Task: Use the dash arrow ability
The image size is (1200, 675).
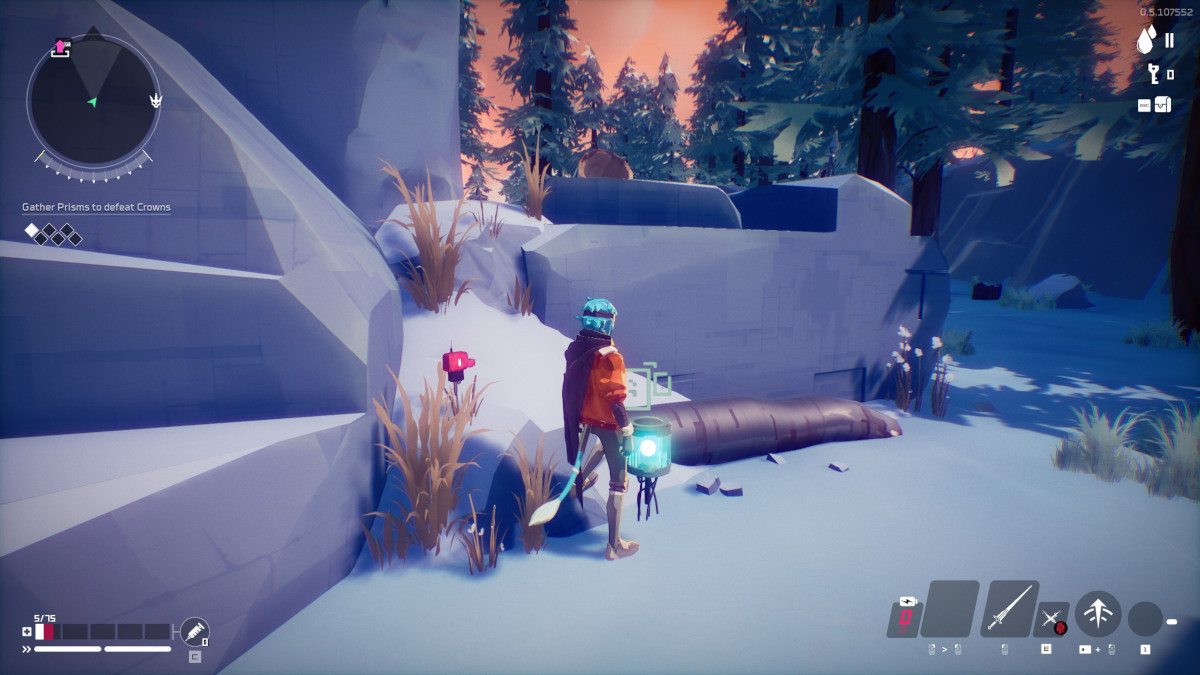Action: pyautogui.click(x=1097, y=613)
